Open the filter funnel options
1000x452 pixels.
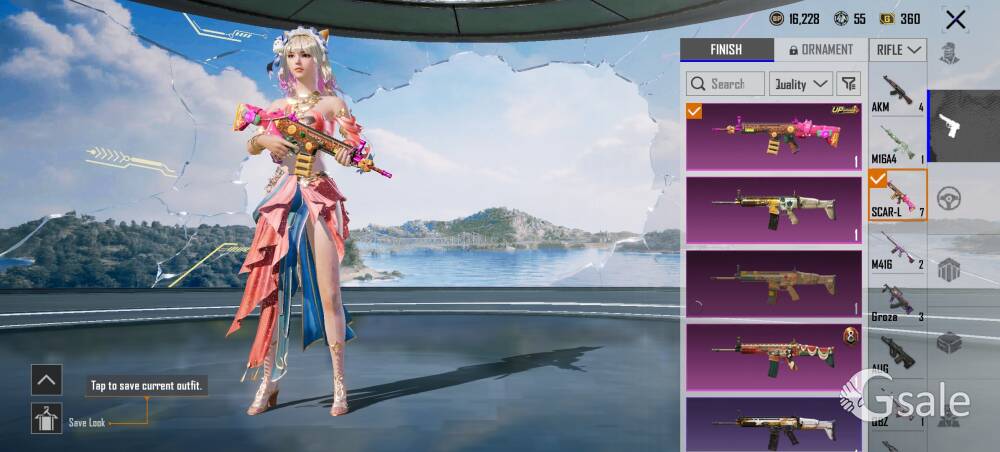tap(848, 84)
